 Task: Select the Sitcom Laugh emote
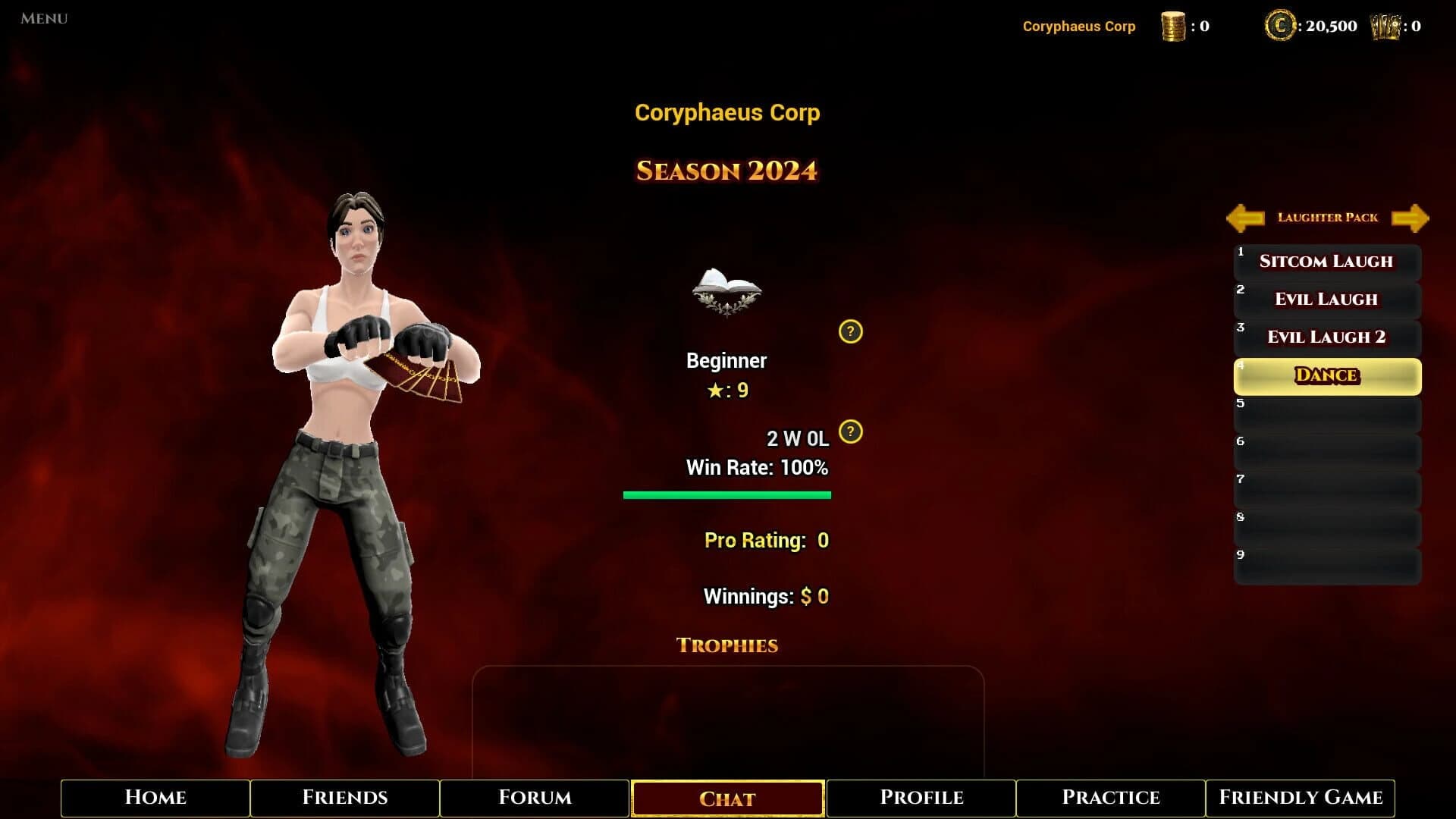pos(1326,261)
